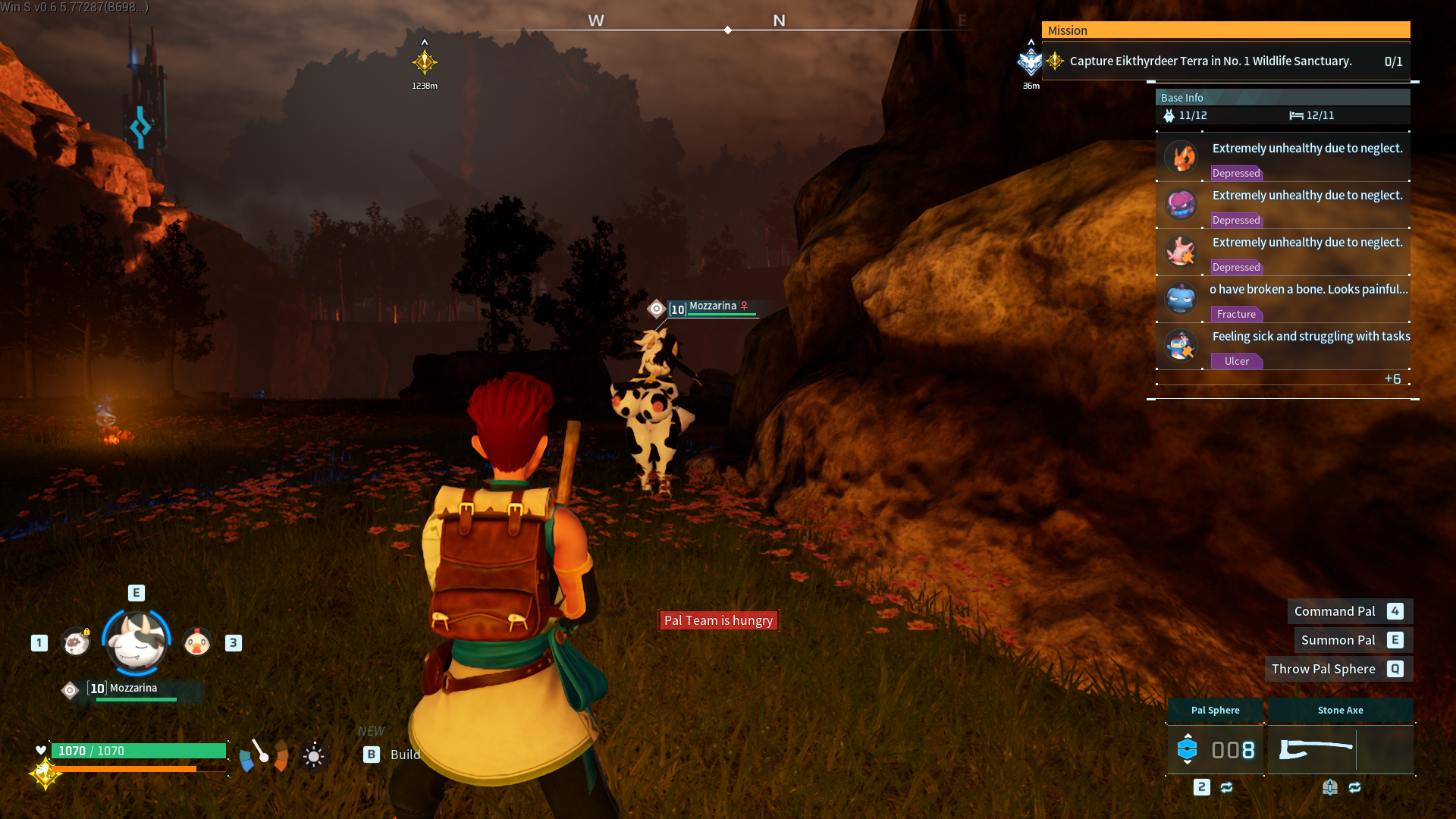Screen dimensions: 1456x819
Task: Open the first Depressed pal alert row
Action: (1283, 158)
